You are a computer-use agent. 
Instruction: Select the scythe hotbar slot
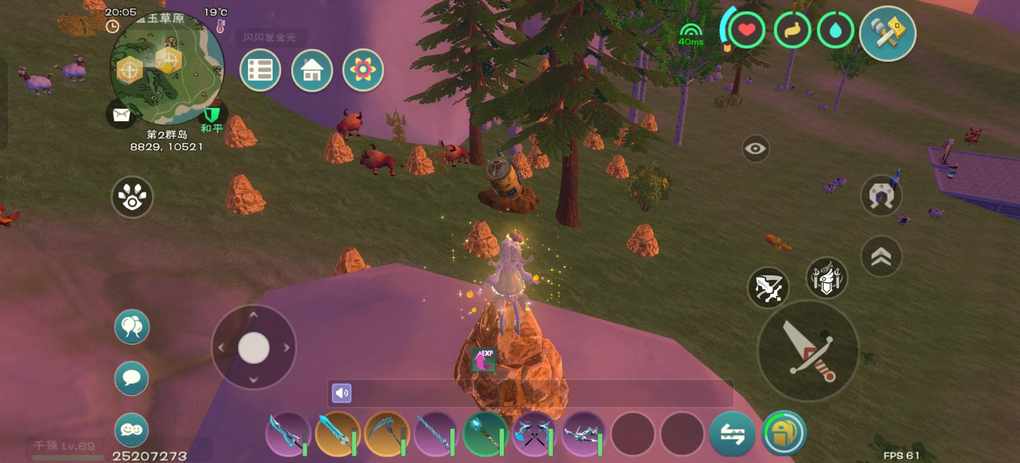tap(386, 434)
